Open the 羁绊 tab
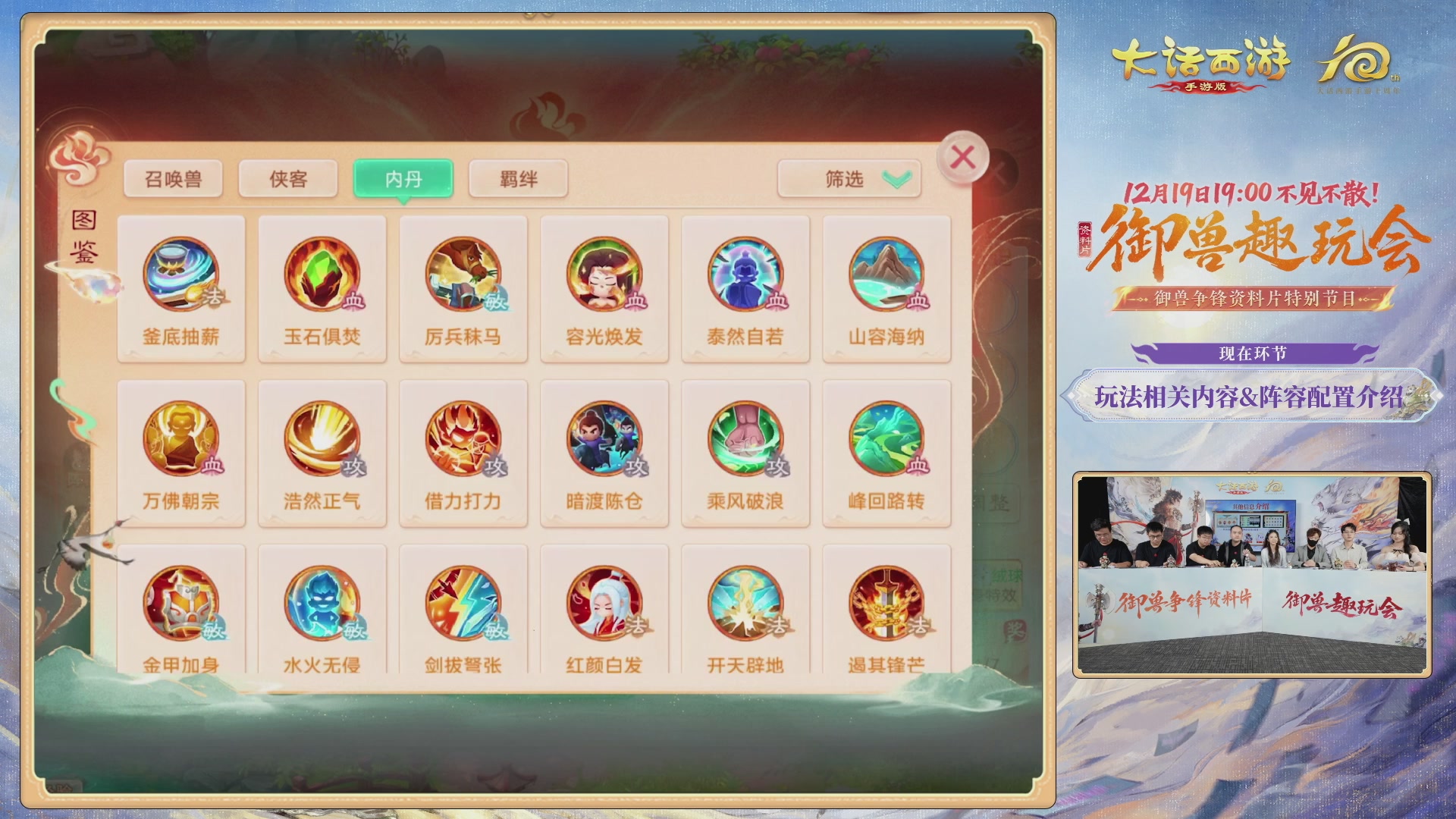Image resolution: width=1456 pixels, height=819 pixels. click(x=518, y=177)
